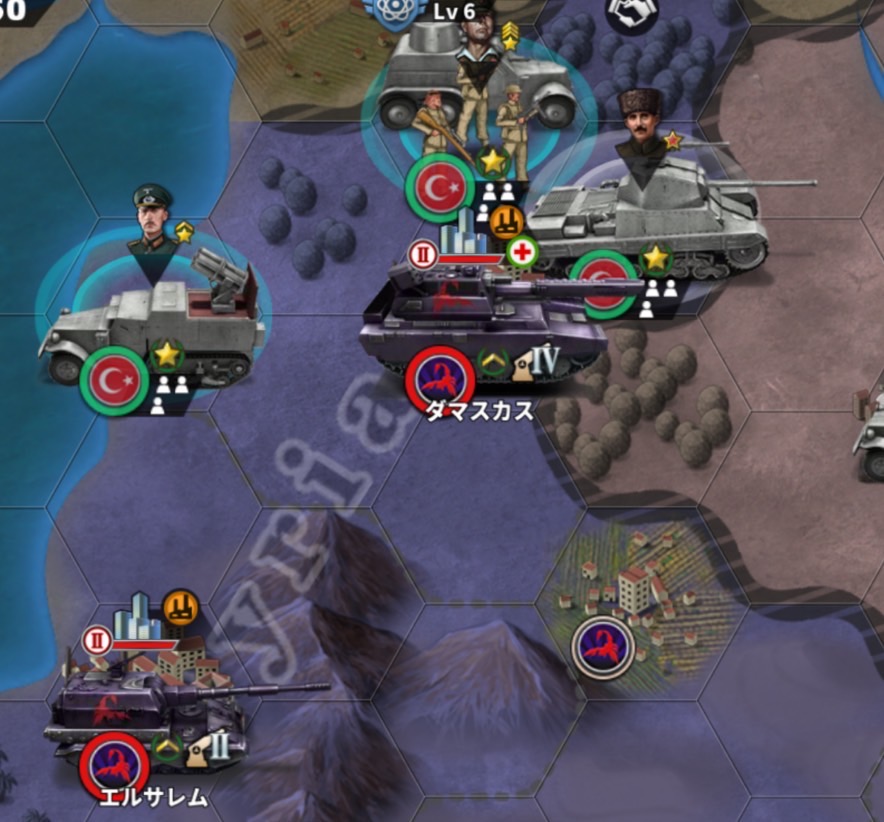Select the enemy tank at エルサレム
884x822 pixels.
(x=150, y=705)
